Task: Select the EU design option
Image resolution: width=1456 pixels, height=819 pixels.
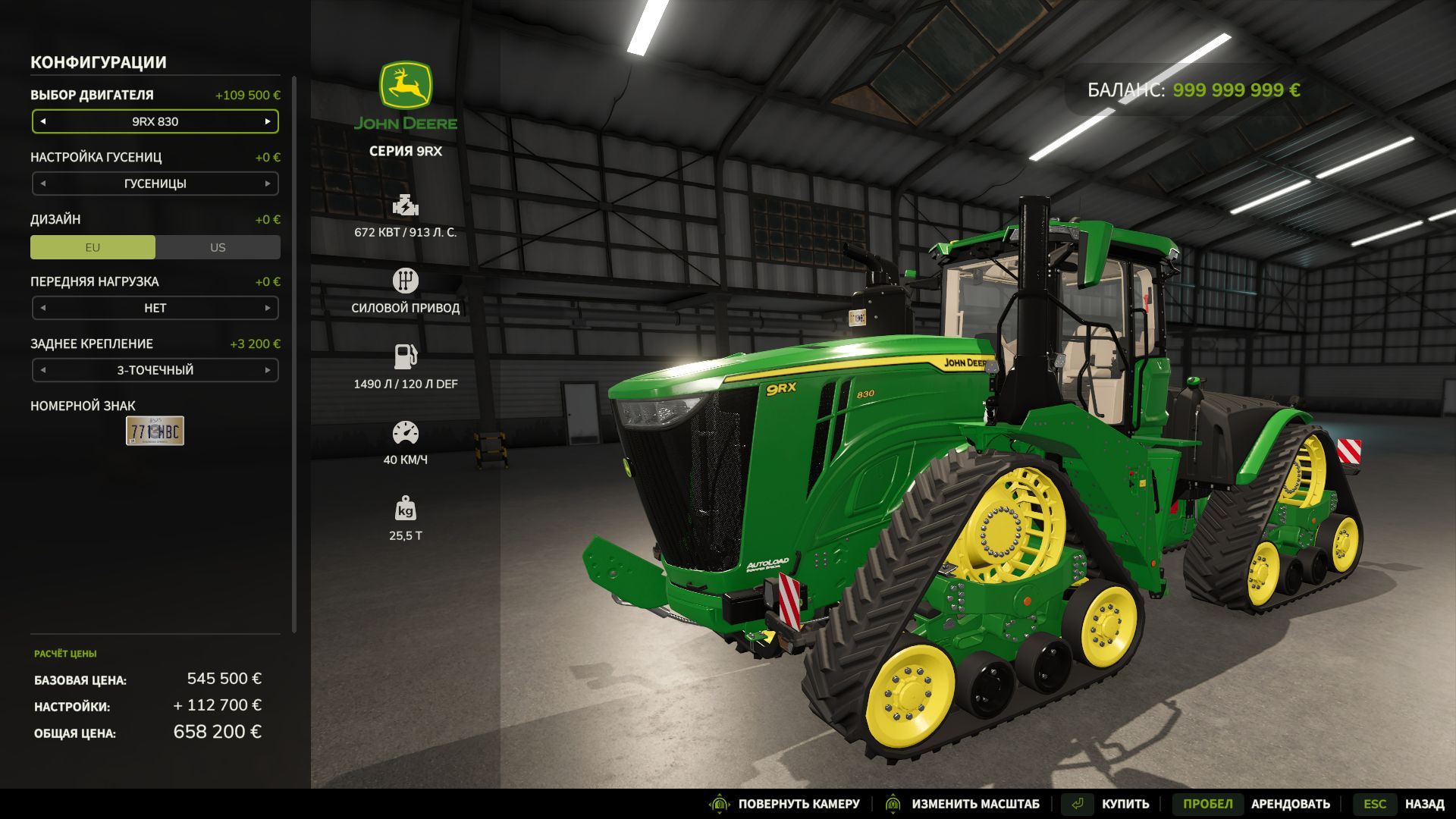Action: [93, 246]
